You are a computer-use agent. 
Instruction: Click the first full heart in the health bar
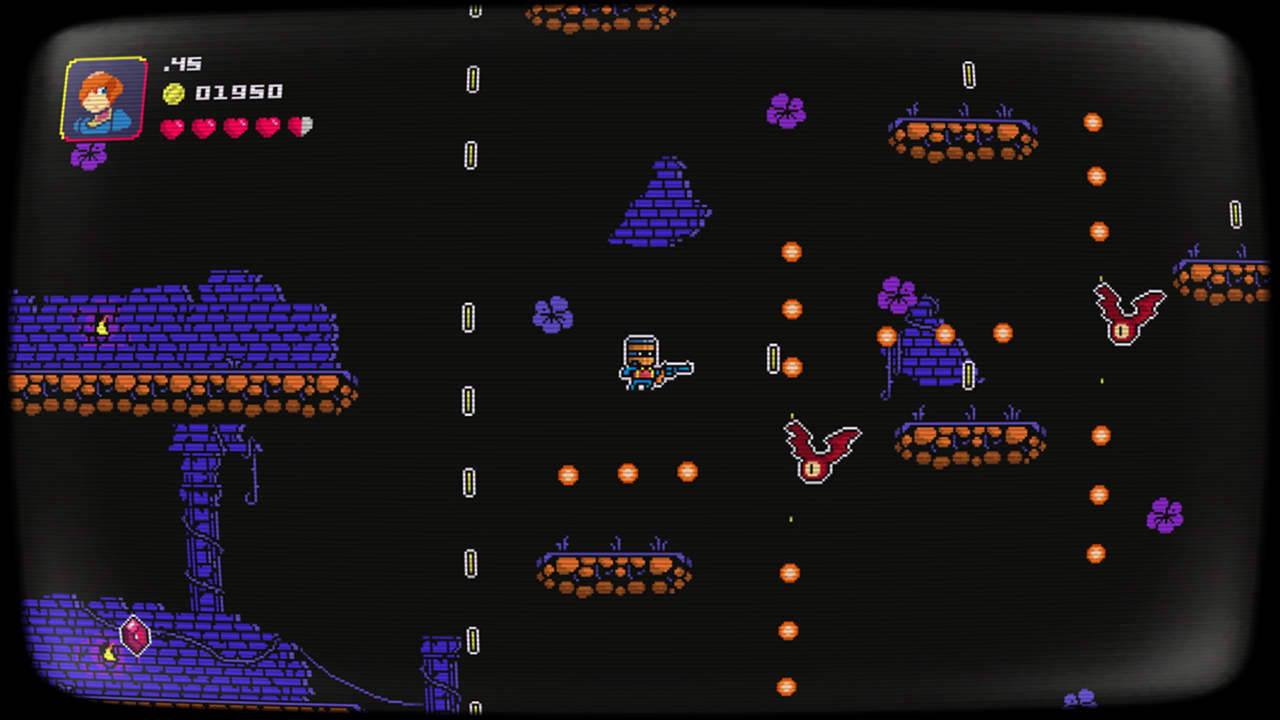point(173,127)
